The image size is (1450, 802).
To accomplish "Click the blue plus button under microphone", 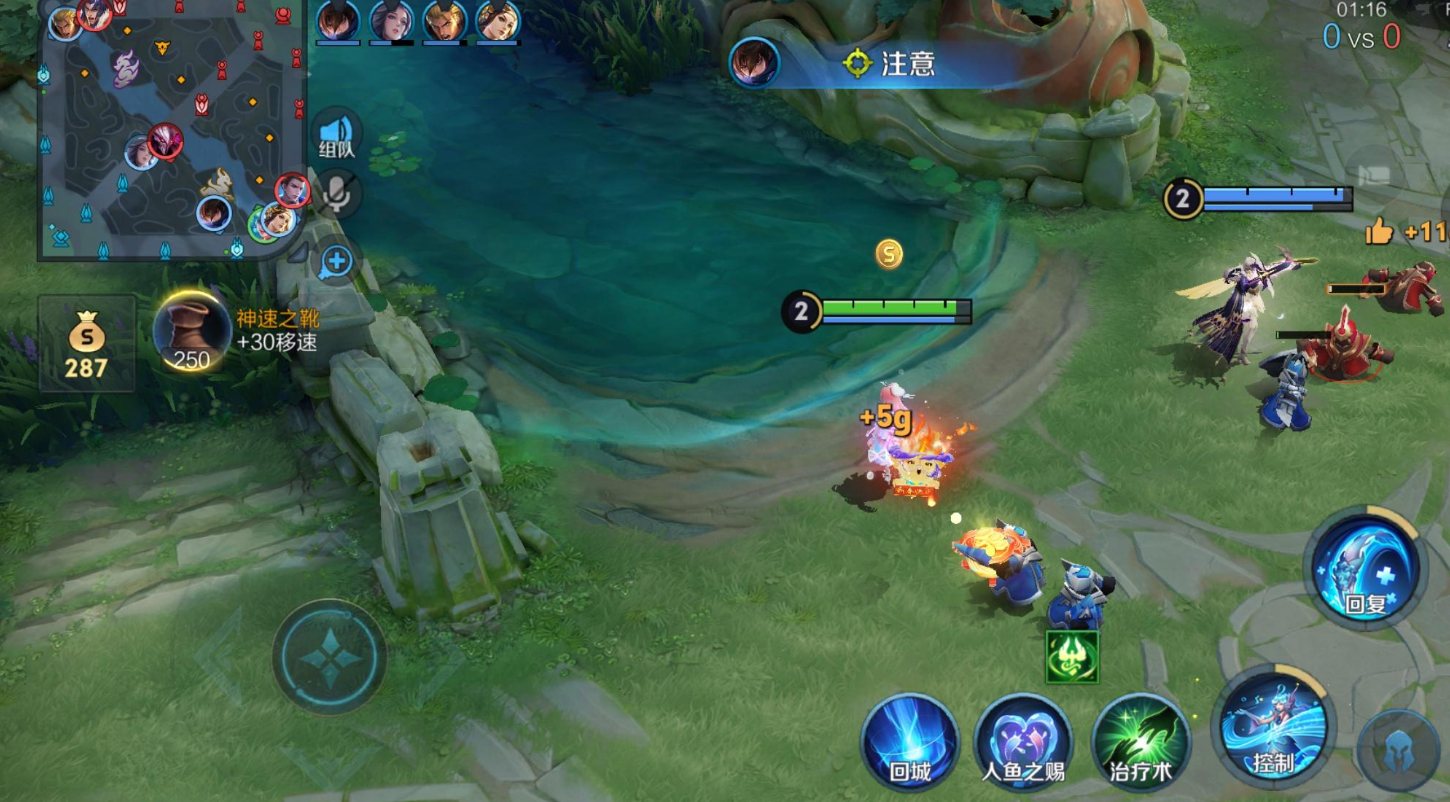I will (338, 262).
